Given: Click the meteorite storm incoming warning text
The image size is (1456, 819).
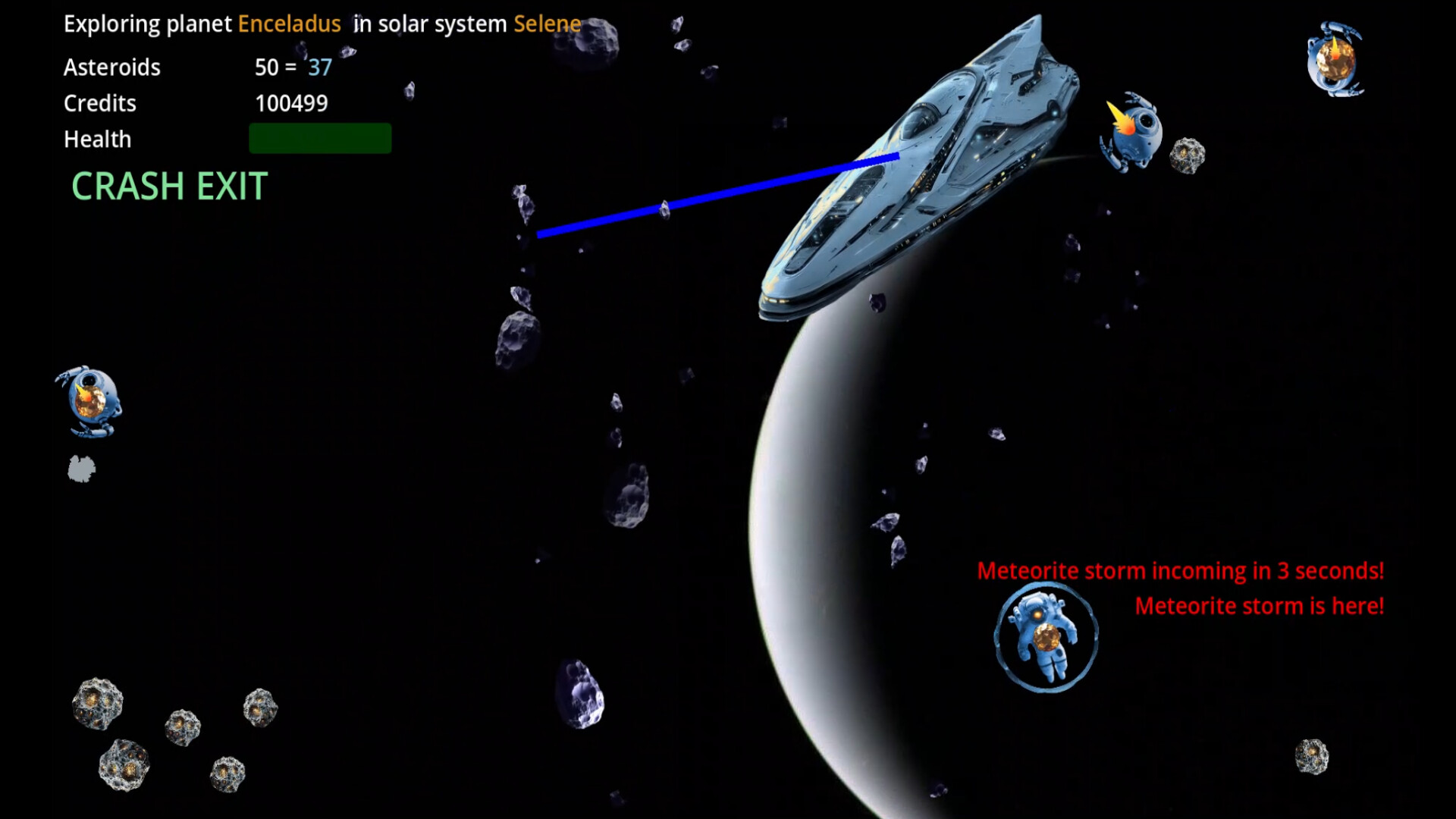Looking at the screenshot, I should [x=1181, y=570].
